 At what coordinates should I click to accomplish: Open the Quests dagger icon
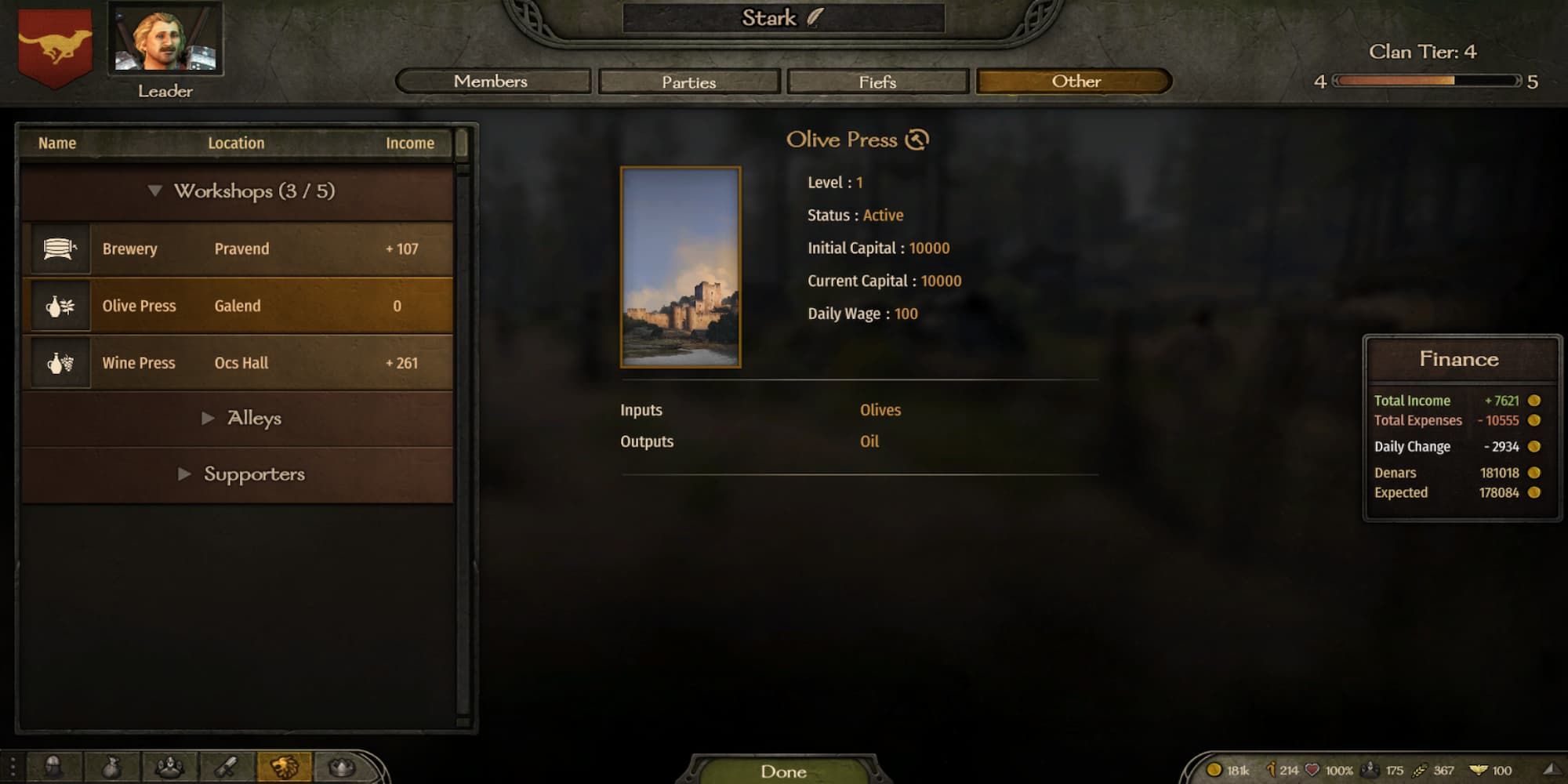point(227,766)
